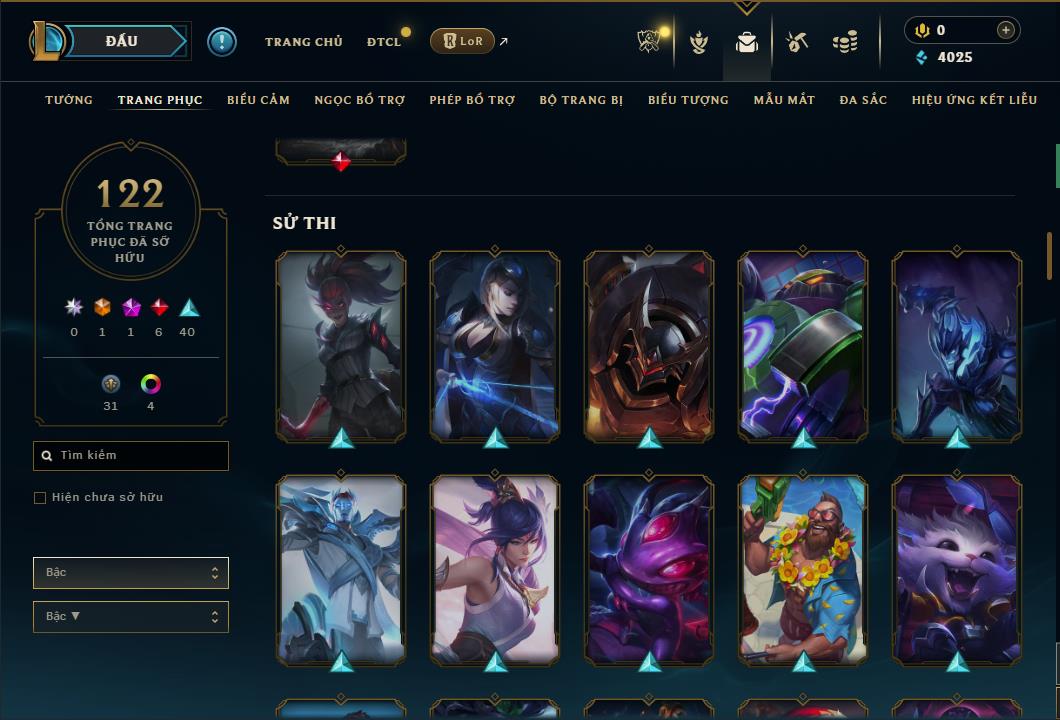Viewport: 1060px width, 720px height.
Task: Click the ĐẤU play button
Action: [122, 41]
